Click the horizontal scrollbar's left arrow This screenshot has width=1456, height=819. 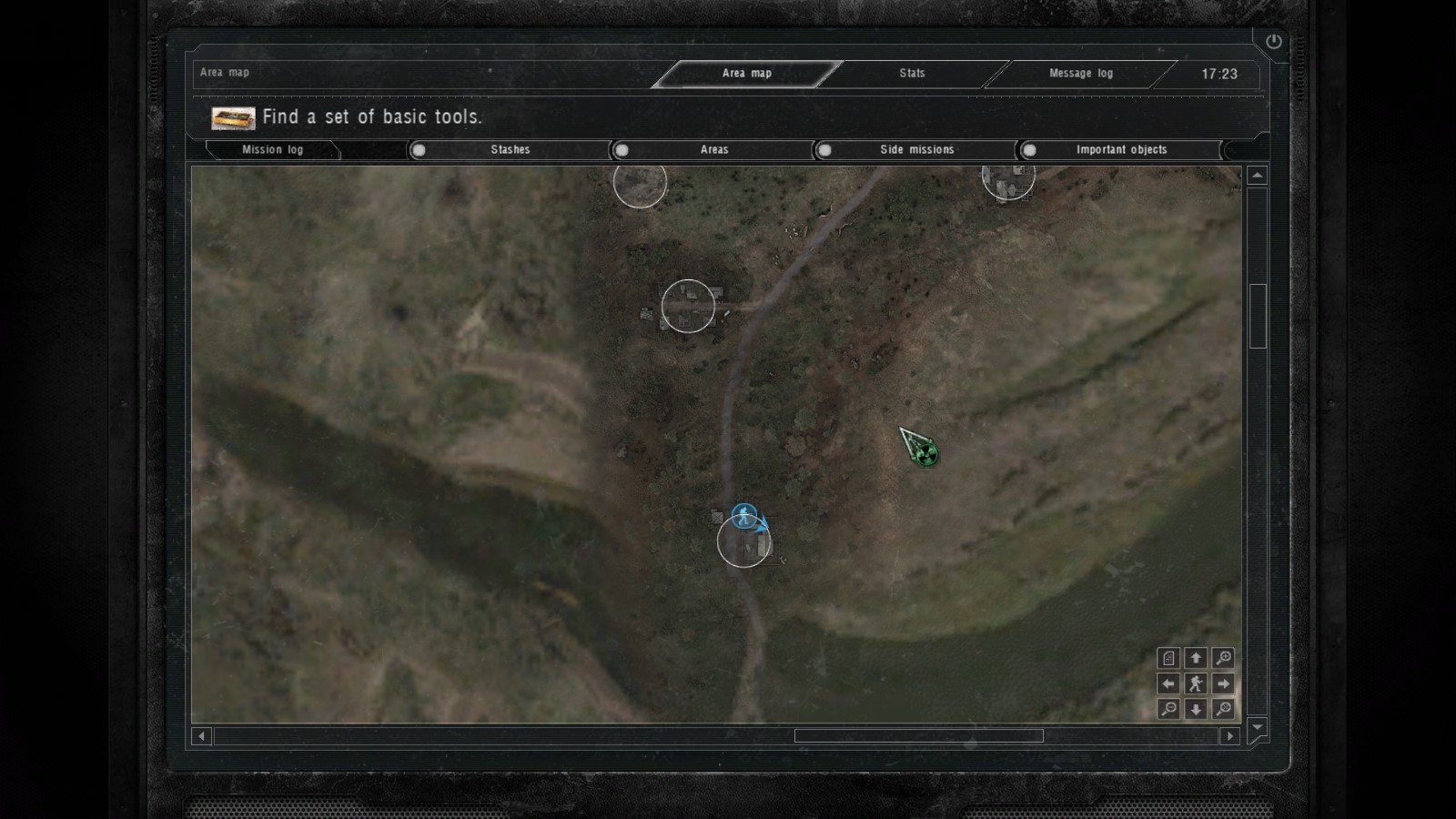(x=202, y=735)
